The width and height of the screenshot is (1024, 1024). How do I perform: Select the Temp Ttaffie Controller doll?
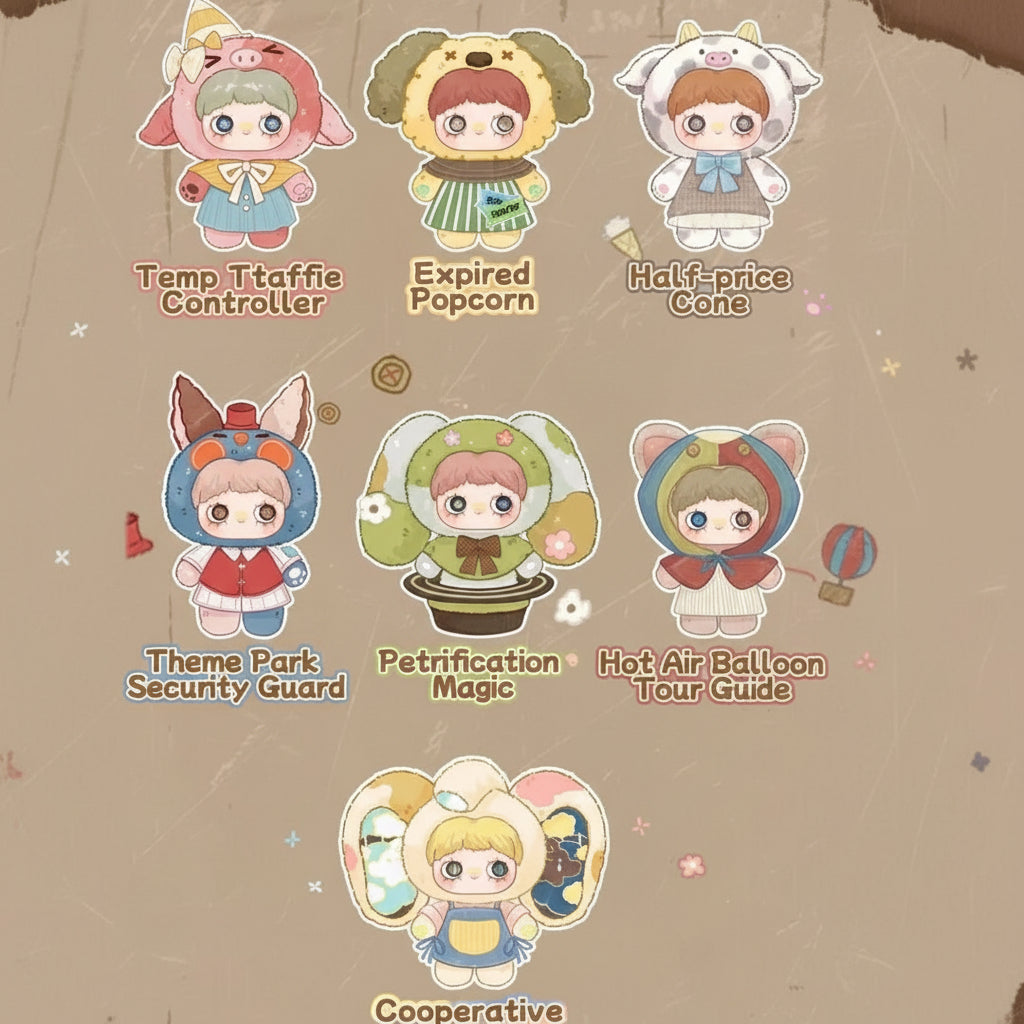pos(245,140)
